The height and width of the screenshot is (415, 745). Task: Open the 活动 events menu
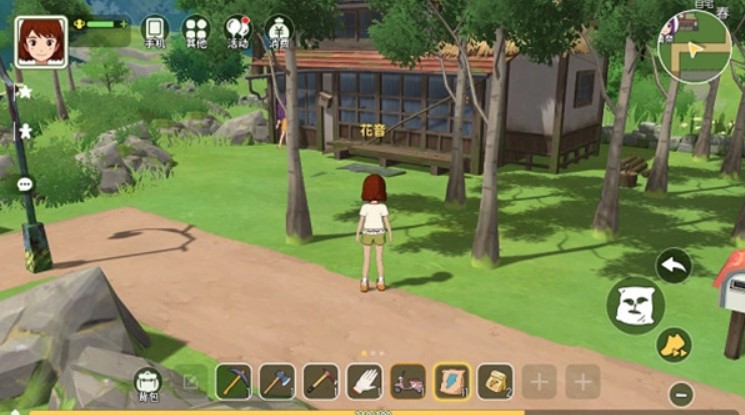click(x=237, y=31)
